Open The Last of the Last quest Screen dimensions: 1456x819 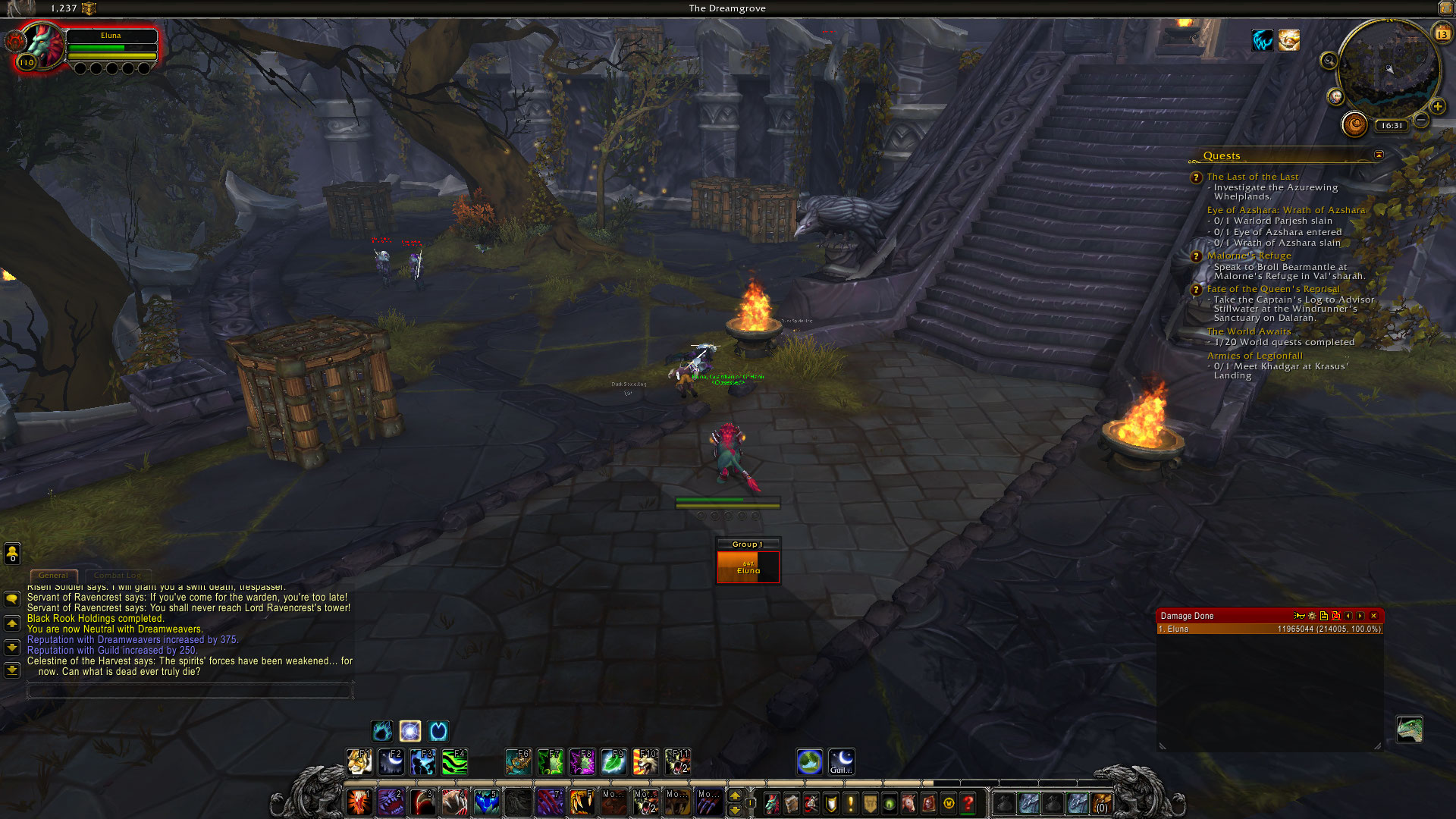[1252, 177]
